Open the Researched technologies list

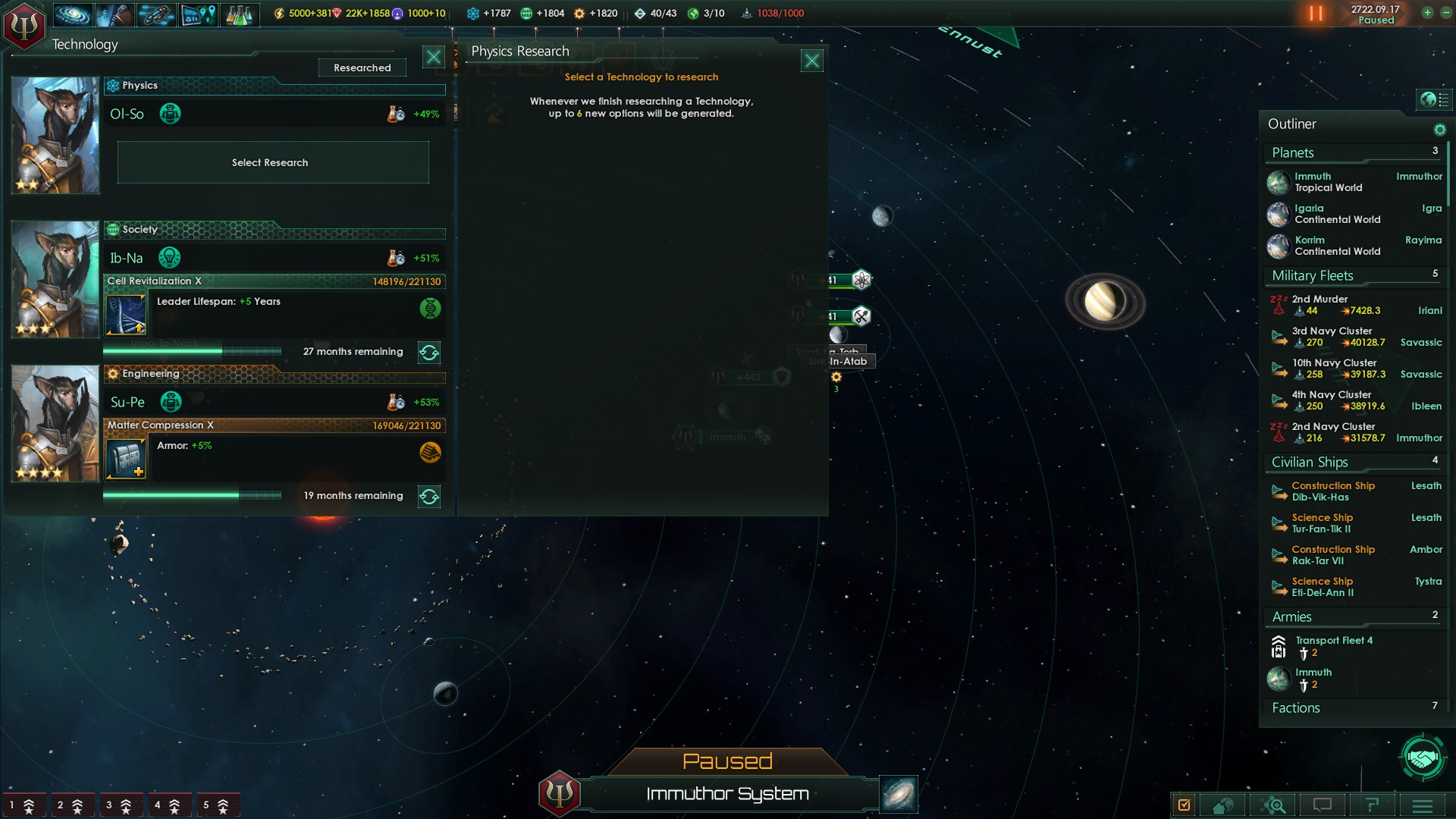[362, 67]
